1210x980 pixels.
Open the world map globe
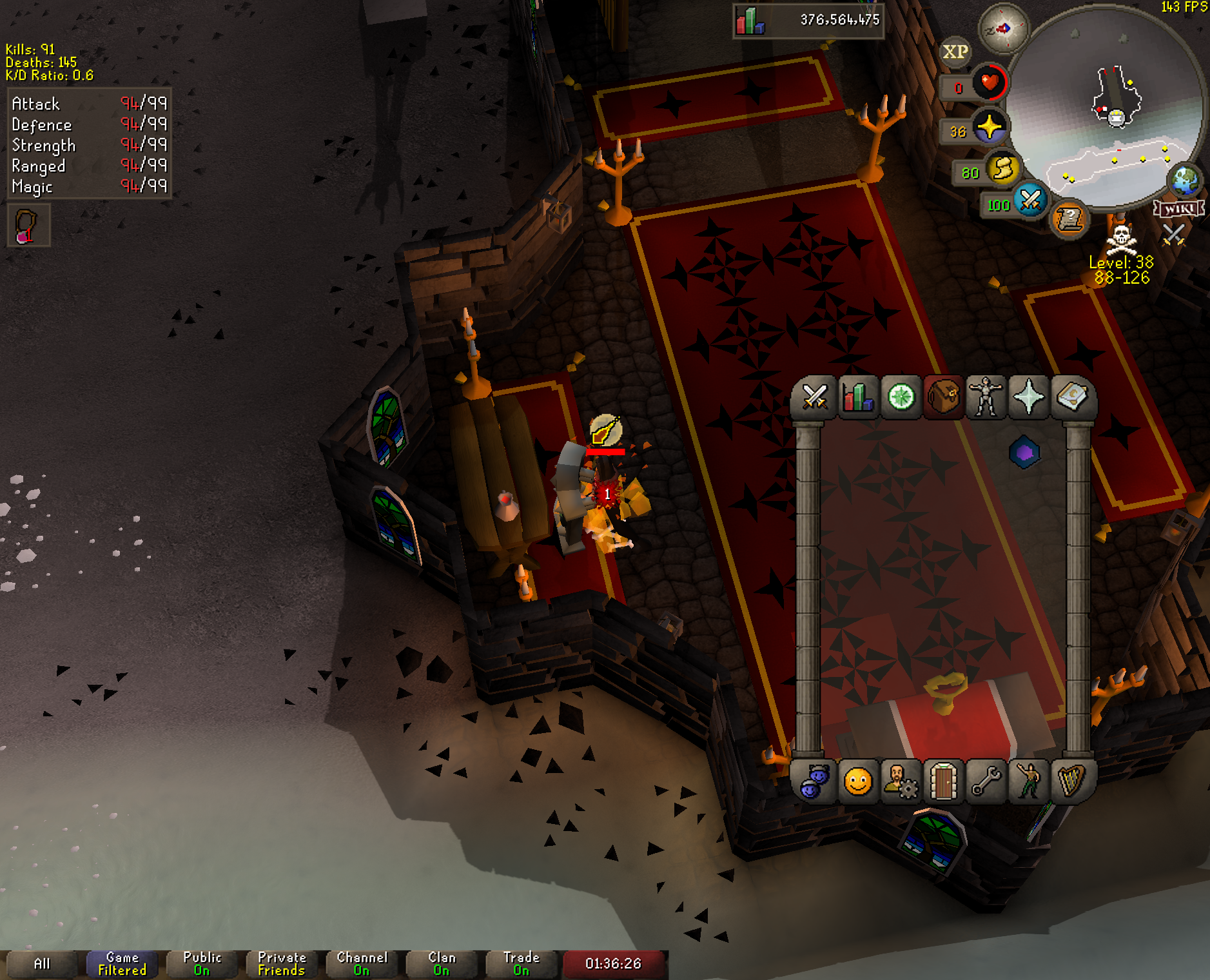(x=1186, y=181)
